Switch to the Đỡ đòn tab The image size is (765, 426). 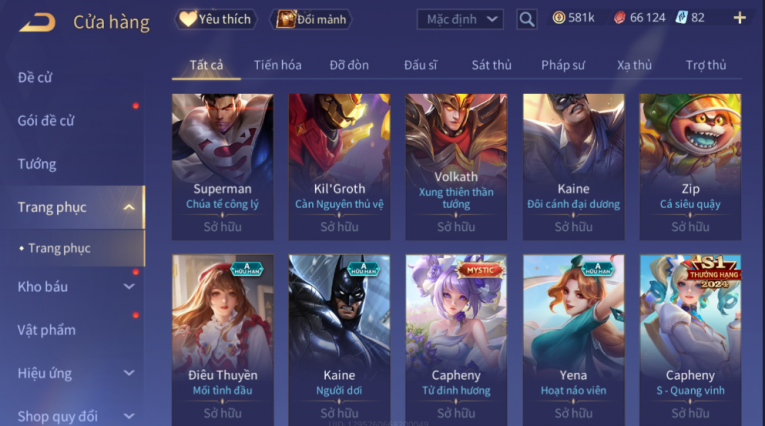click(x=349, y=65)
